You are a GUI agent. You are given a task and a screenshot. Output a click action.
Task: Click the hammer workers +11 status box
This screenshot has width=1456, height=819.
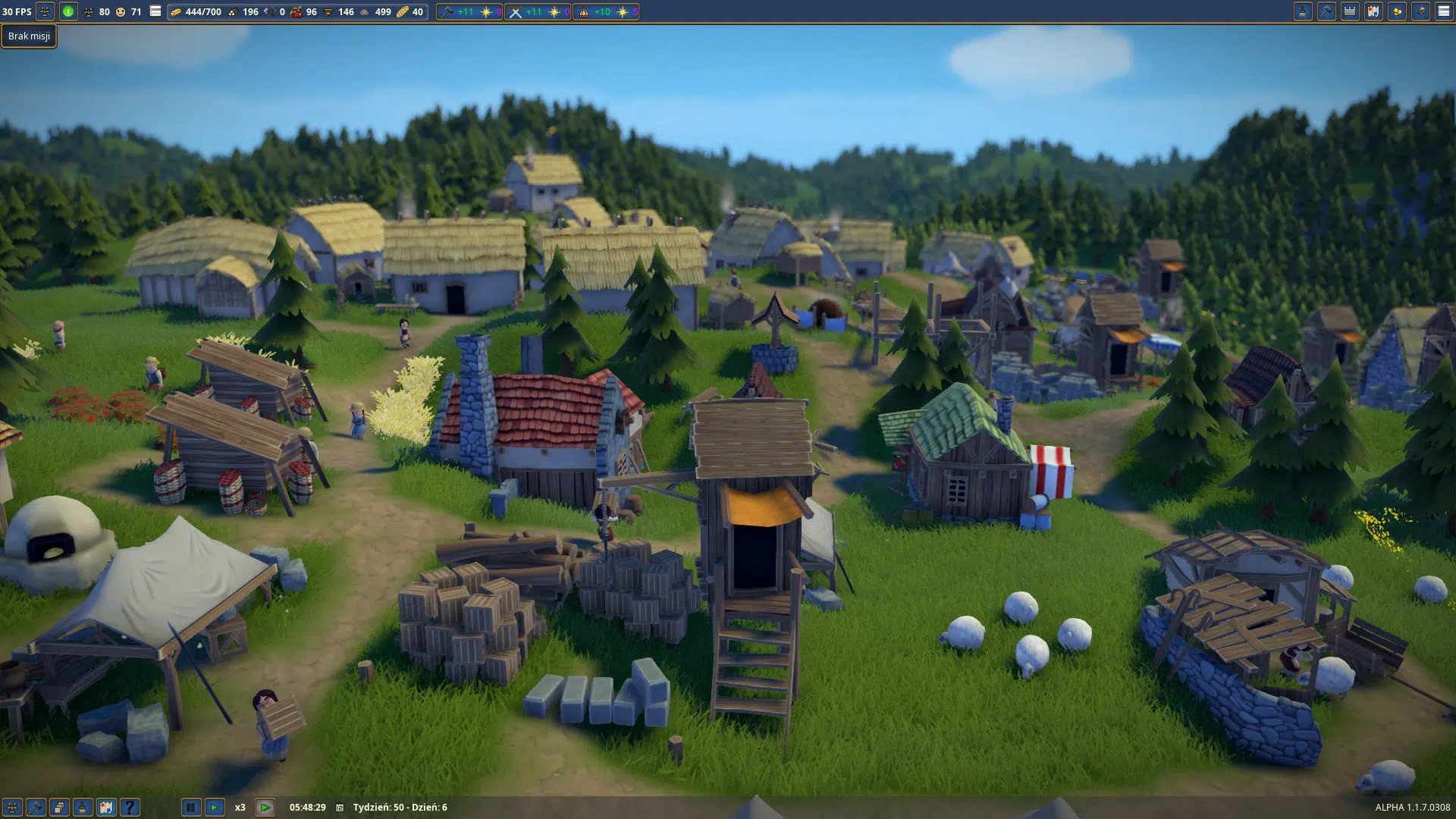[x=469, y=12]
